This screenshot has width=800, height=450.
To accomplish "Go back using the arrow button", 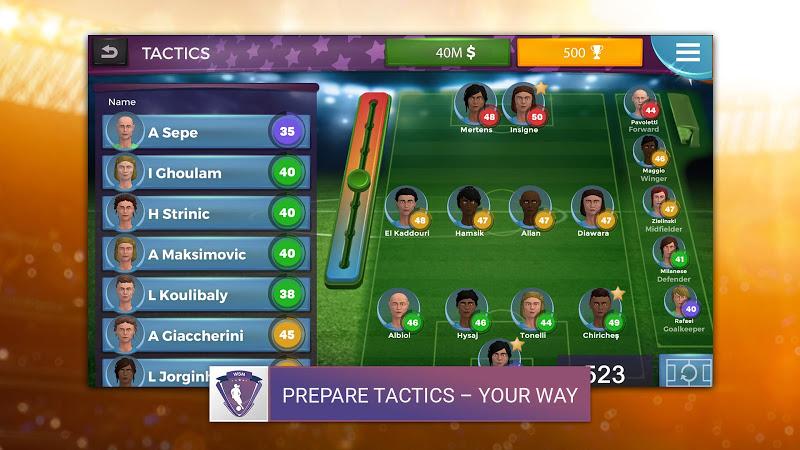I will (x=109, y=52).
